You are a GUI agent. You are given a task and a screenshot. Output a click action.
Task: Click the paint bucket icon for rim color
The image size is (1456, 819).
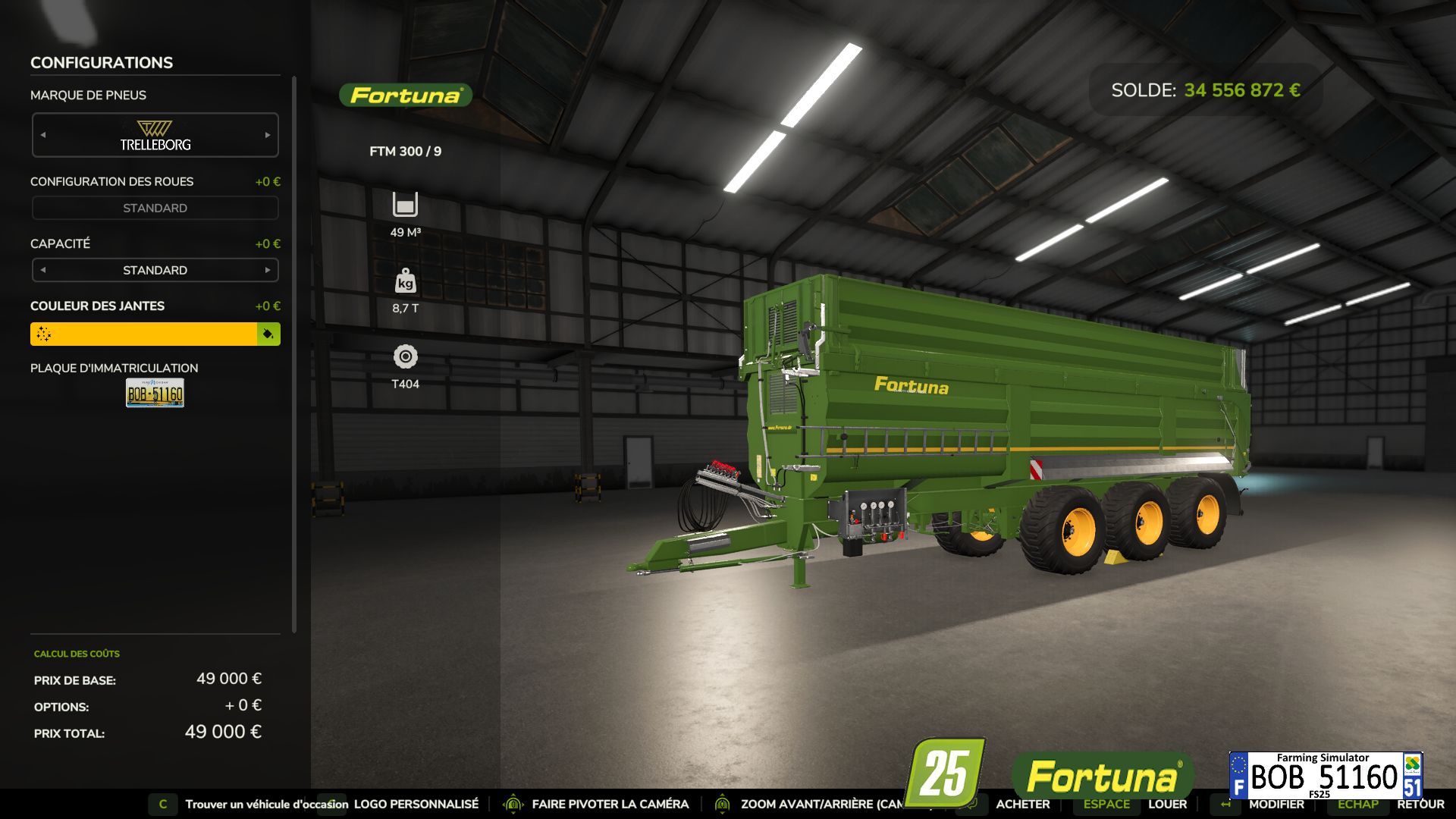268,334
